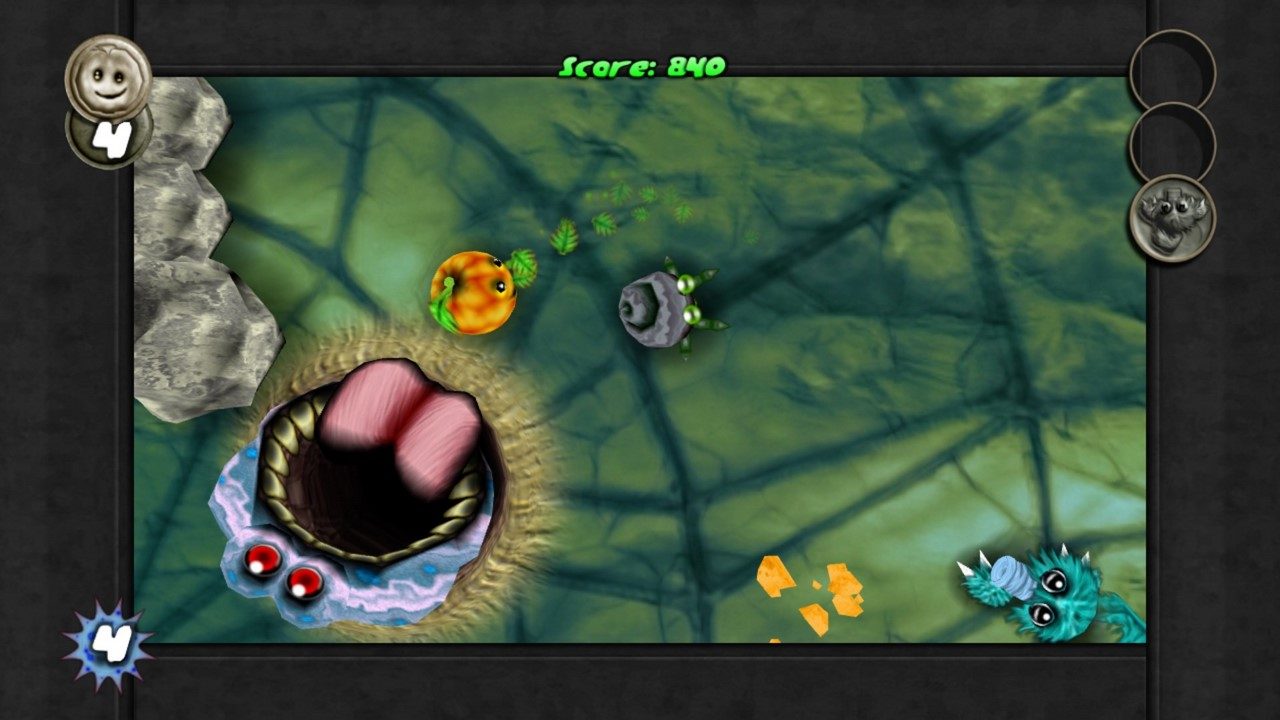
Task: Click the orange fruit creature with leaf
Action: (x=473, y=294)
